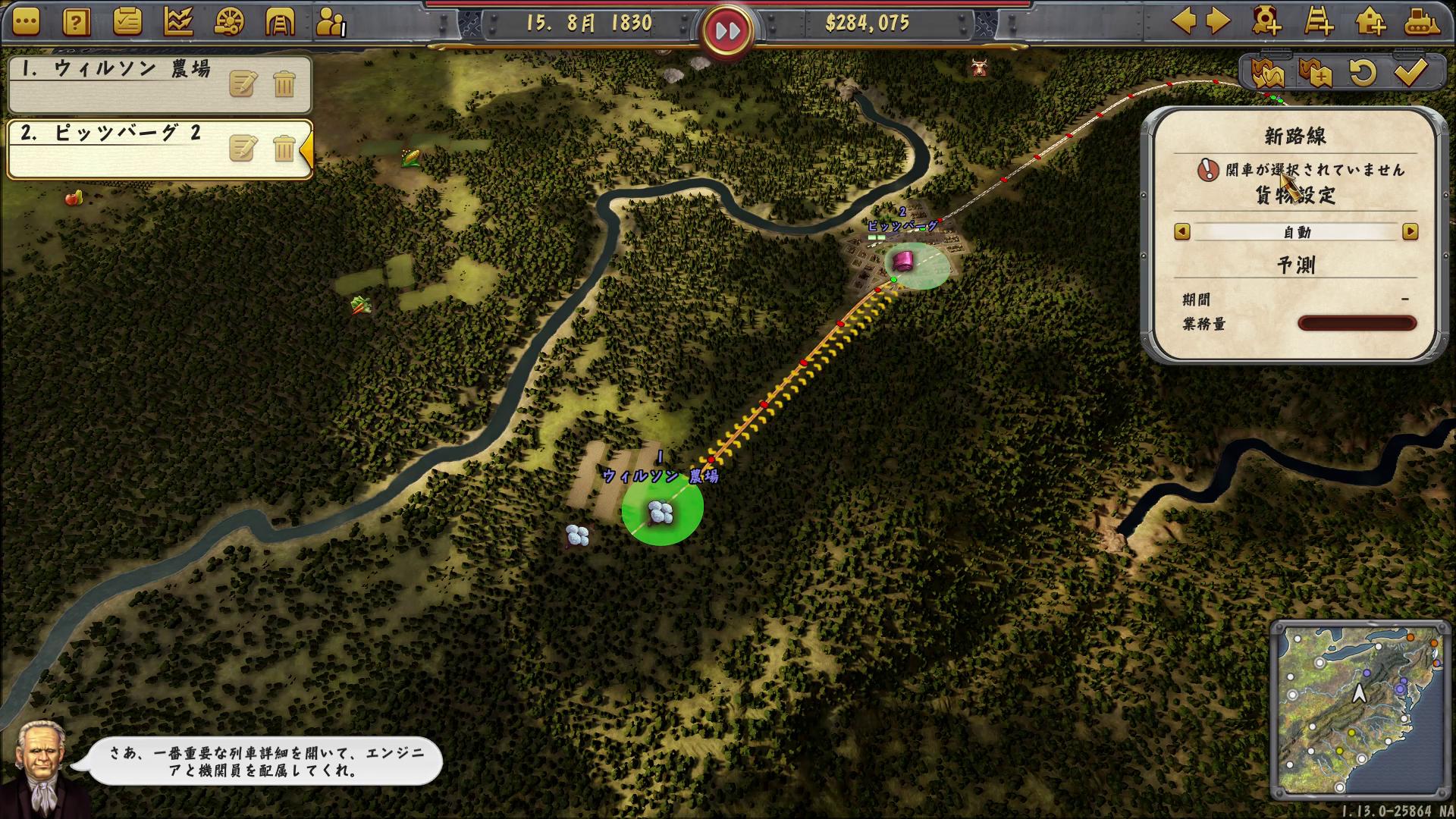Open the three-dots main menu button
The image size is (1456, 819).
[x=25, y=22]
